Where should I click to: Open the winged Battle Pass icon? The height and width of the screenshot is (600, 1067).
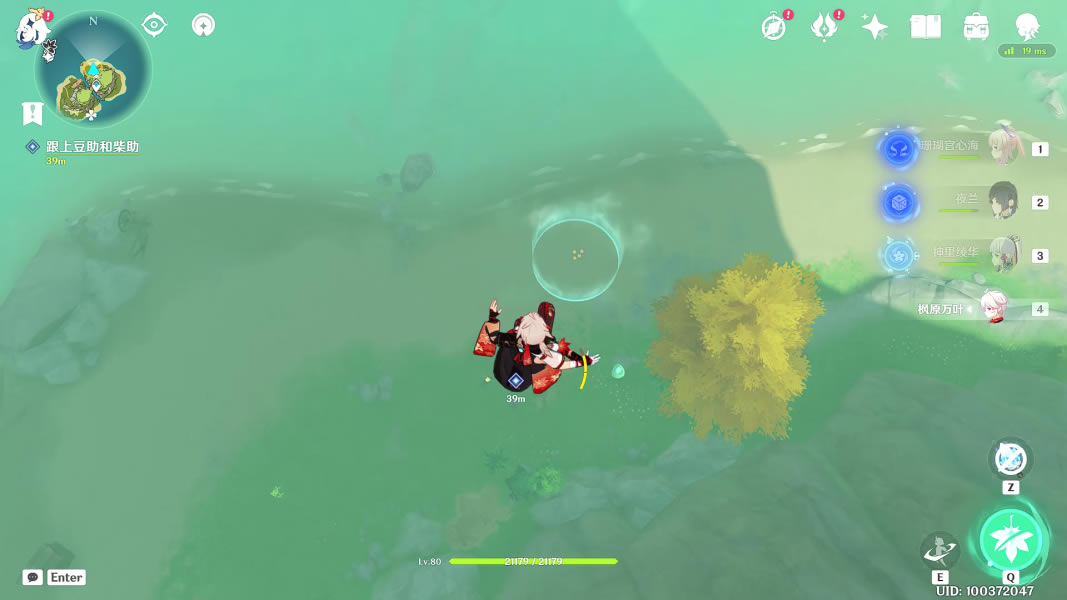click(823, 27)
